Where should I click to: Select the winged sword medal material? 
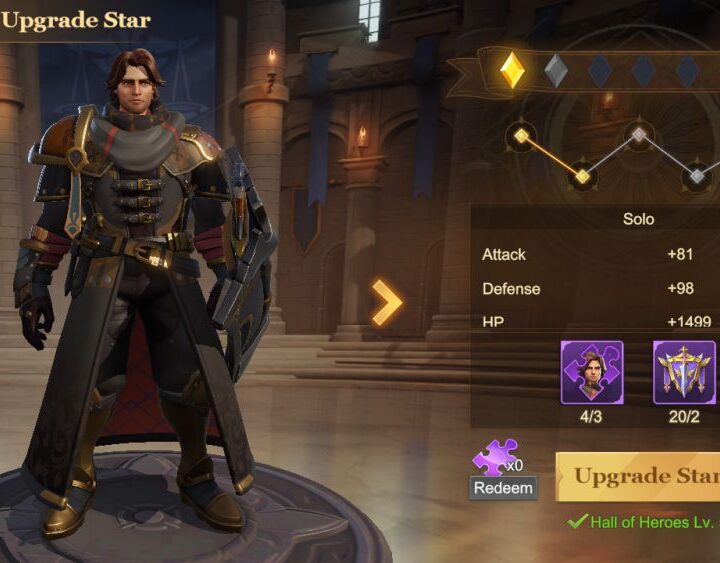pyautogui.click(x=684, y=372)
